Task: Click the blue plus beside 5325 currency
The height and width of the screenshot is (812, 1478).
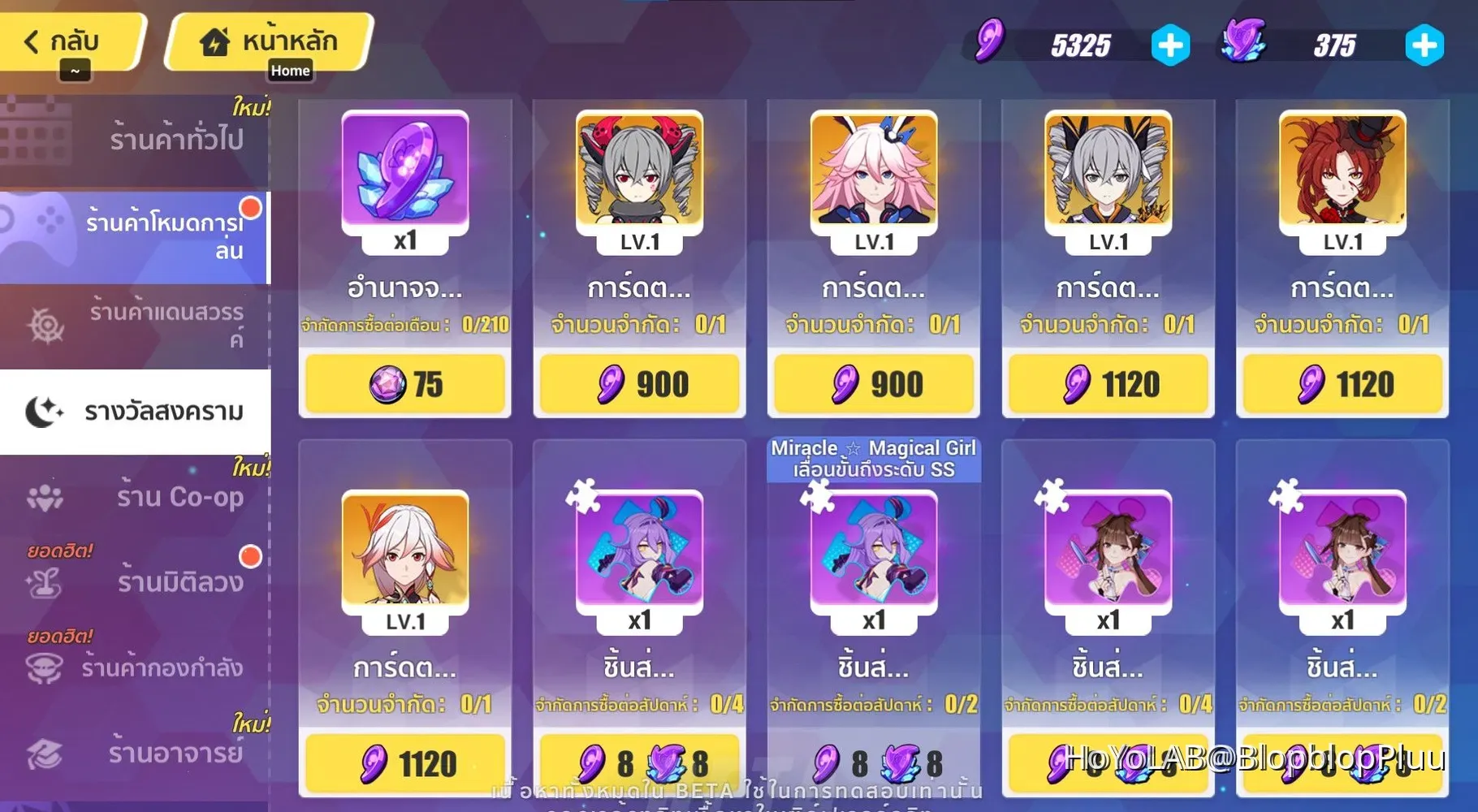Action: click(1169, 45)
